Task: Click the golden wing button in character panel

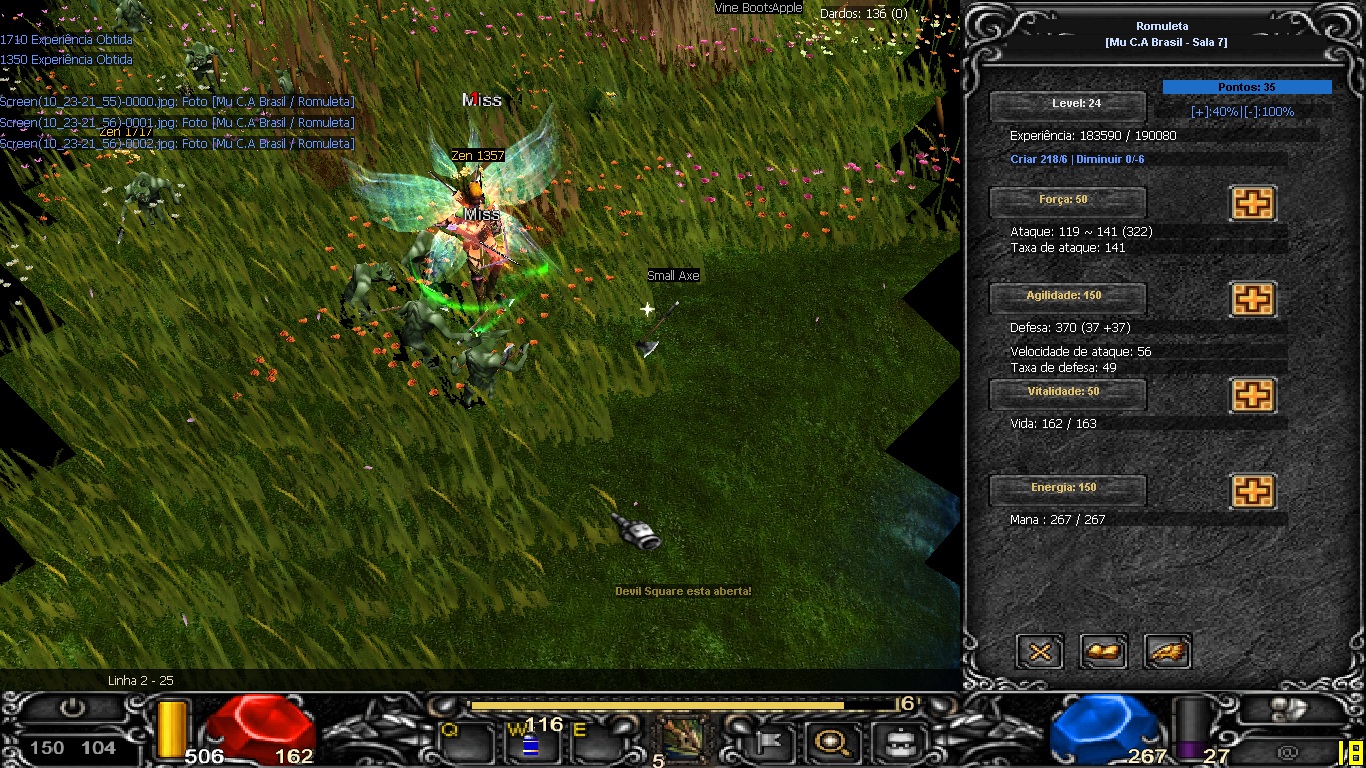Action: pyautogui.click(x=1168, y=652)
